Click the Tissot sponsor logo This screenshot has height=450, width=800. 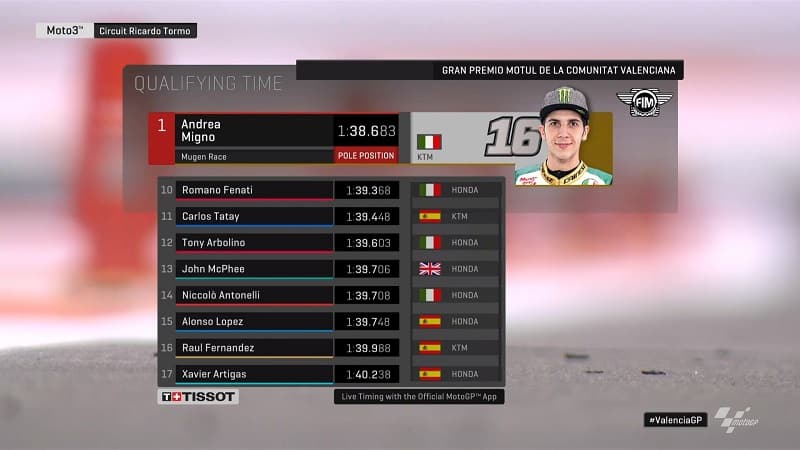click(x=199, y=397)
